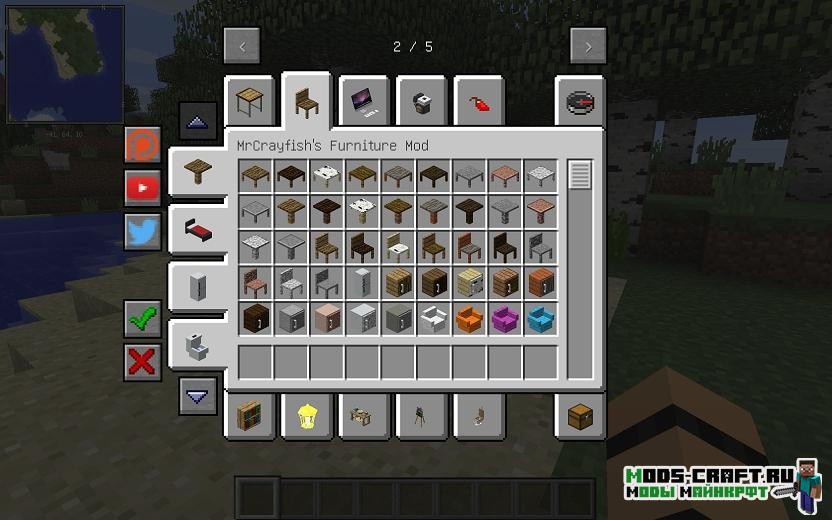Click the Twitter bird icon
This screenshot has width=832, height=520.
click(x=143, y=232)
